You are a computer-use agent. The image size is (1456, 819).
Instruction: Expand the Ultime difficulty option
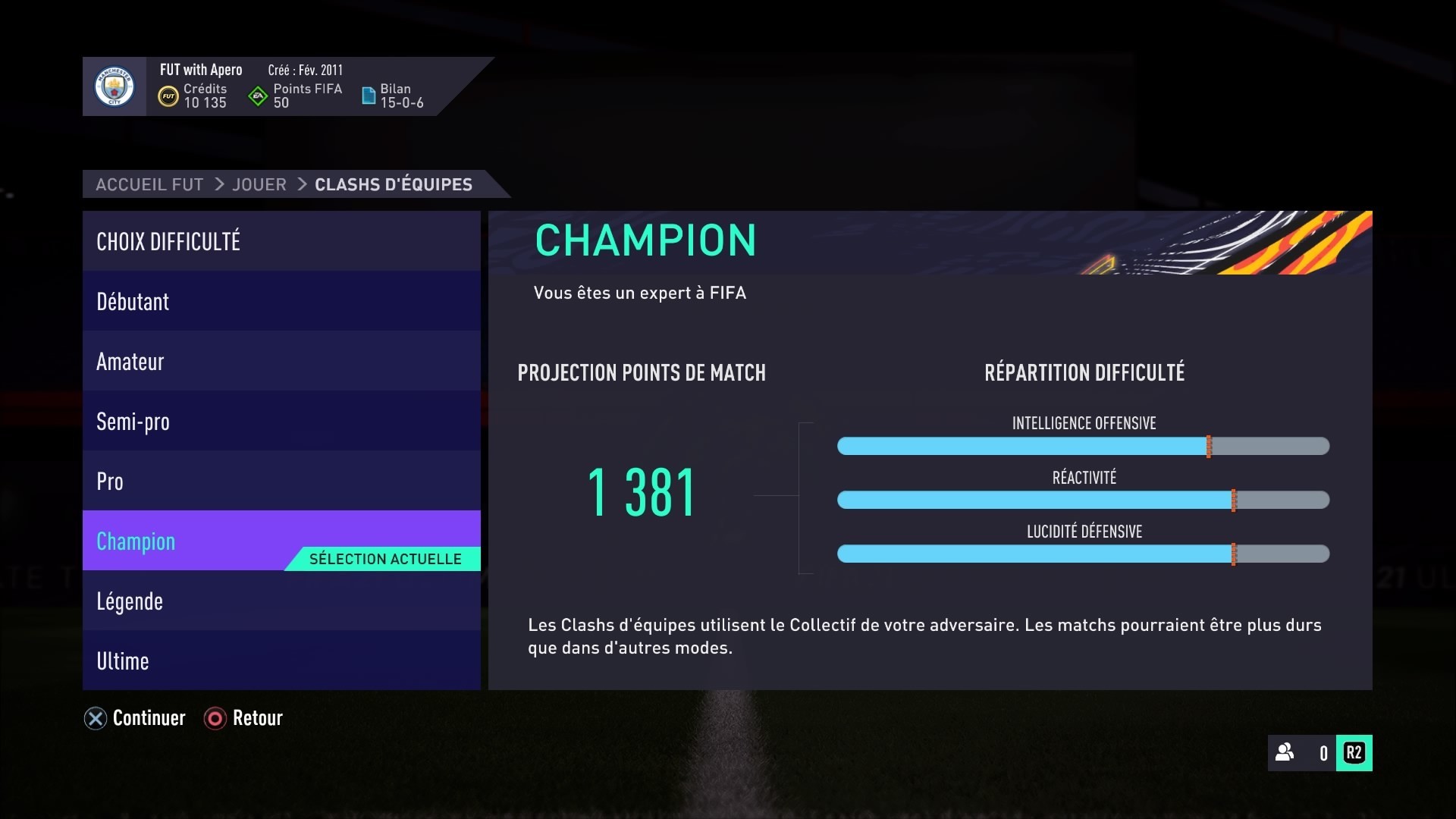click(281, 661)
